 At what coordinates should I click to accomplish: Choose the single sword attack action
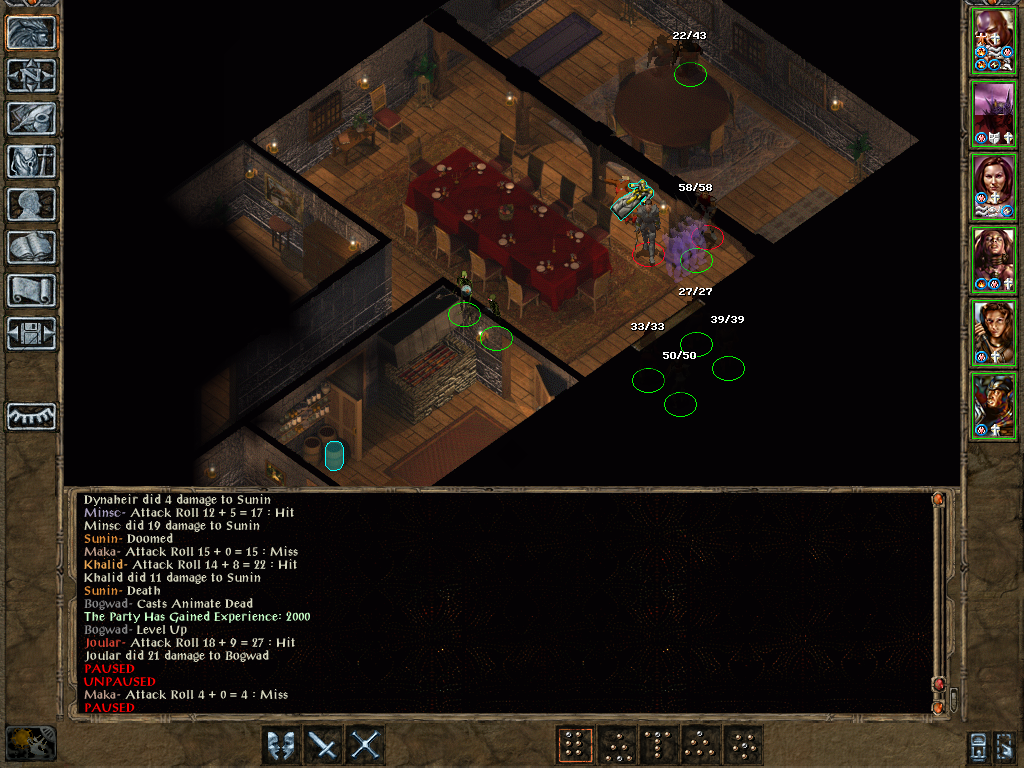[323, 745]
